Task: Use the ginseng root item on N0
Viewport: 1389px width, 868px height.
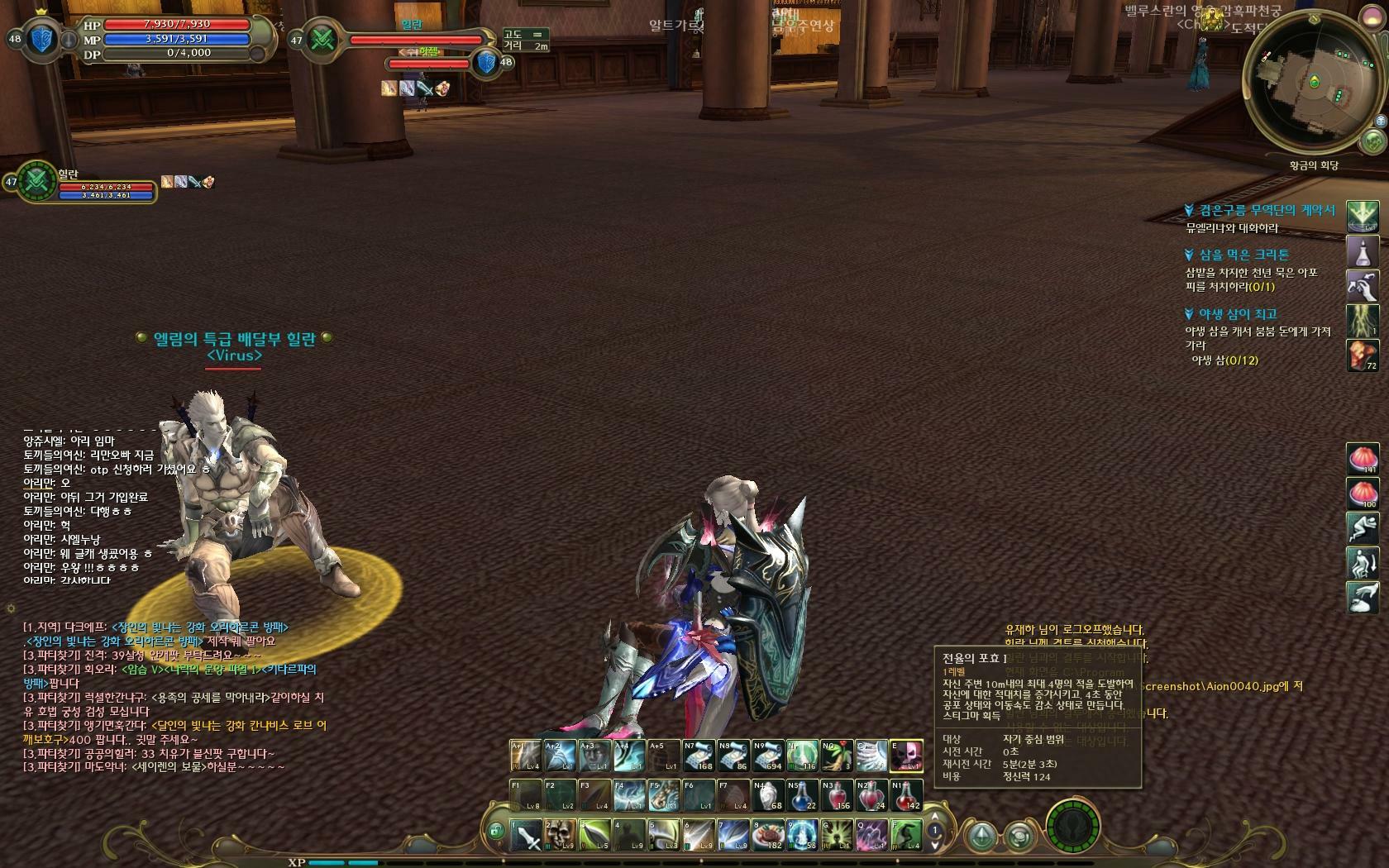Action: pos(837,756)
